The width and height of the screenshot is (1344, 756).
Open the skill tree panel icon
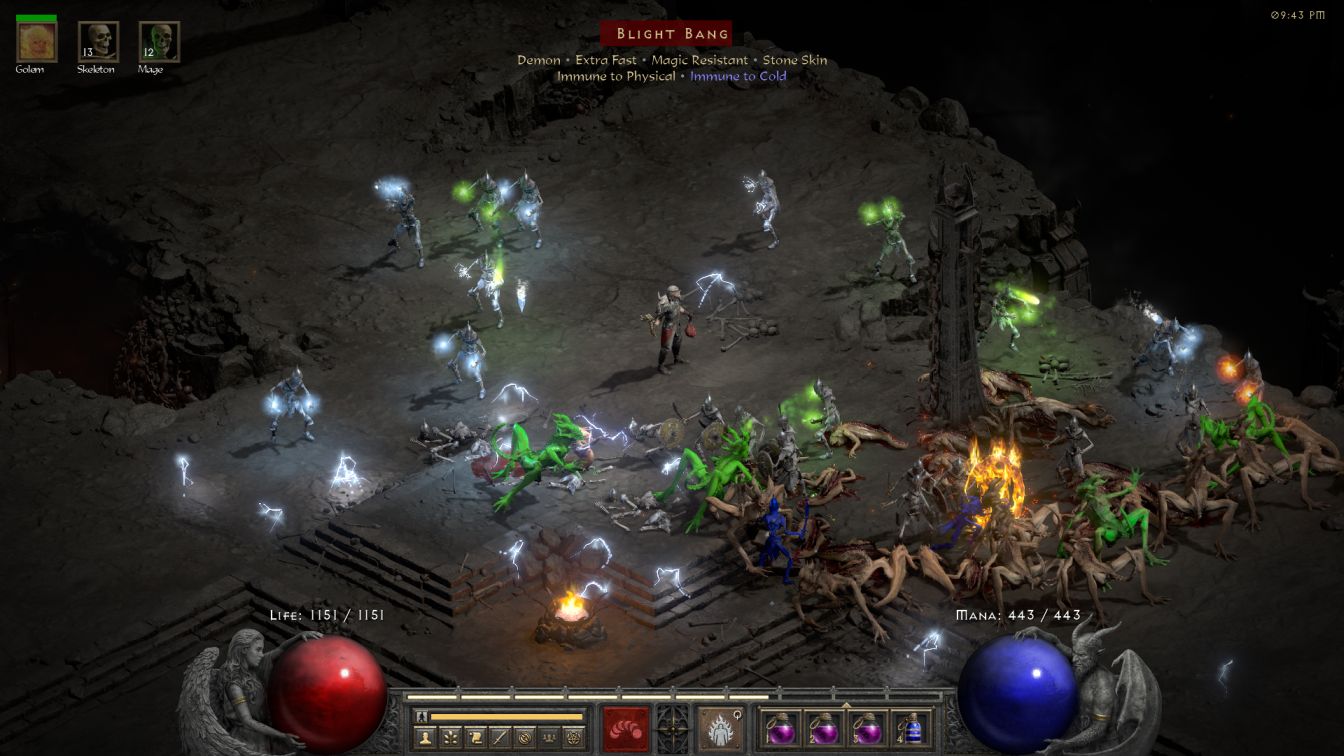[x=450, y=738]
